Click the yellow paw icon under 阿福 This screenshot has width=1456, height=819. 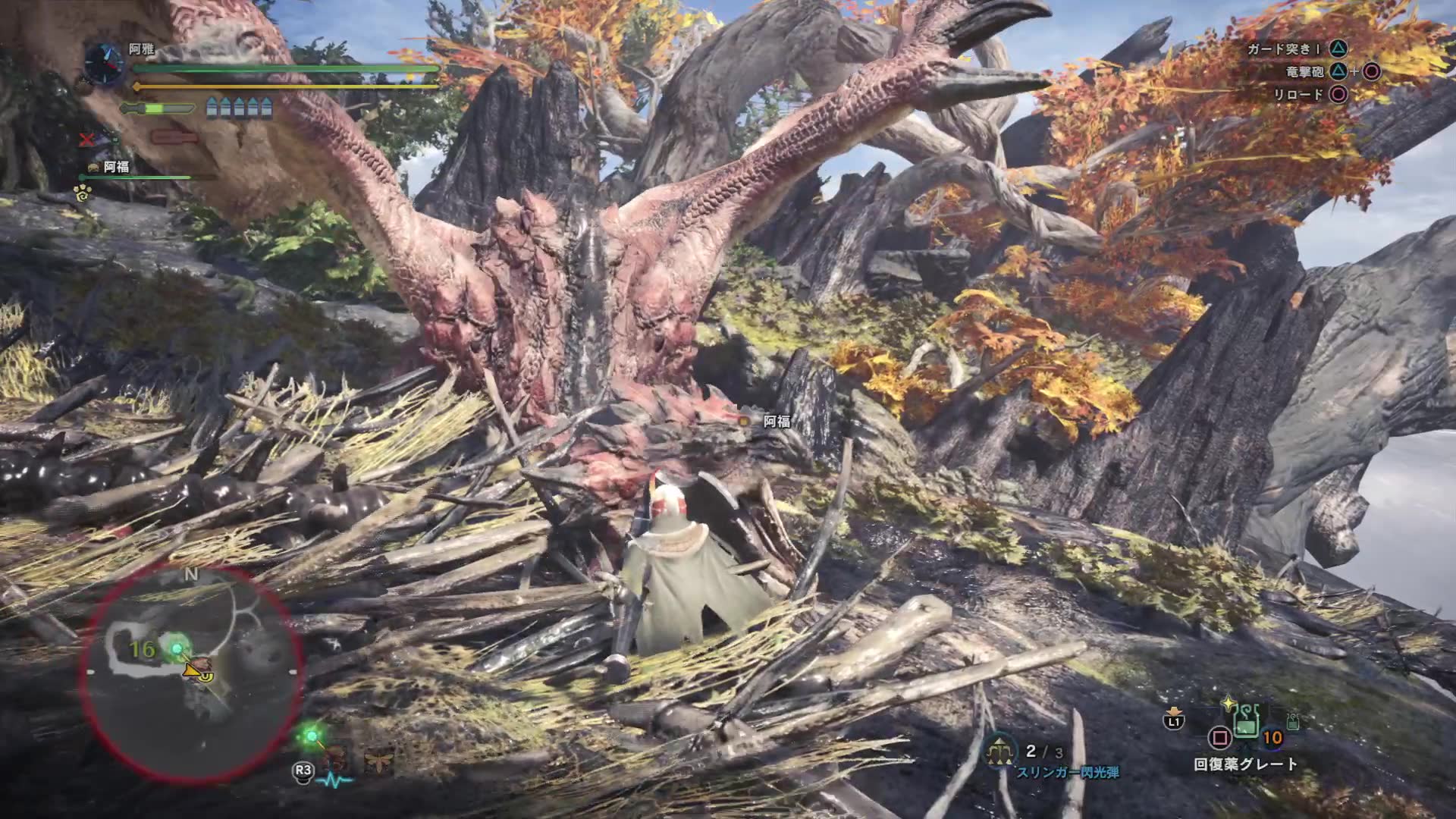point(83,193)
